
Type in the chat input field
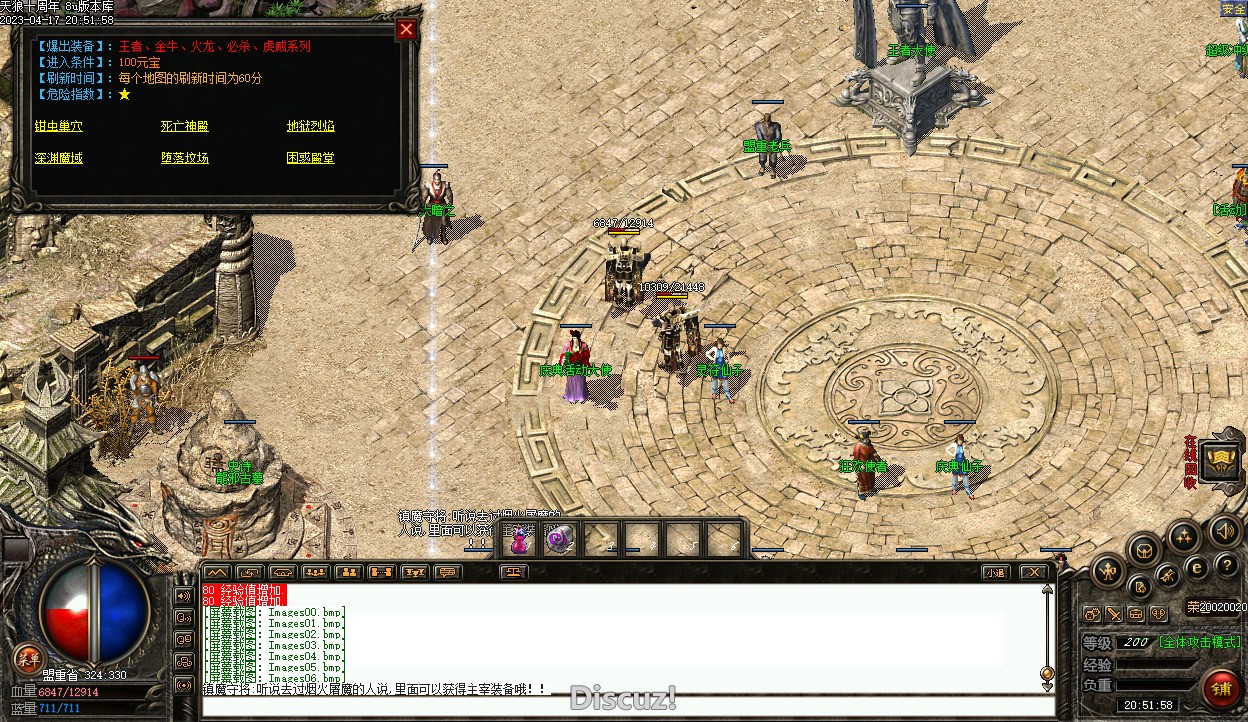pos(620,707)
